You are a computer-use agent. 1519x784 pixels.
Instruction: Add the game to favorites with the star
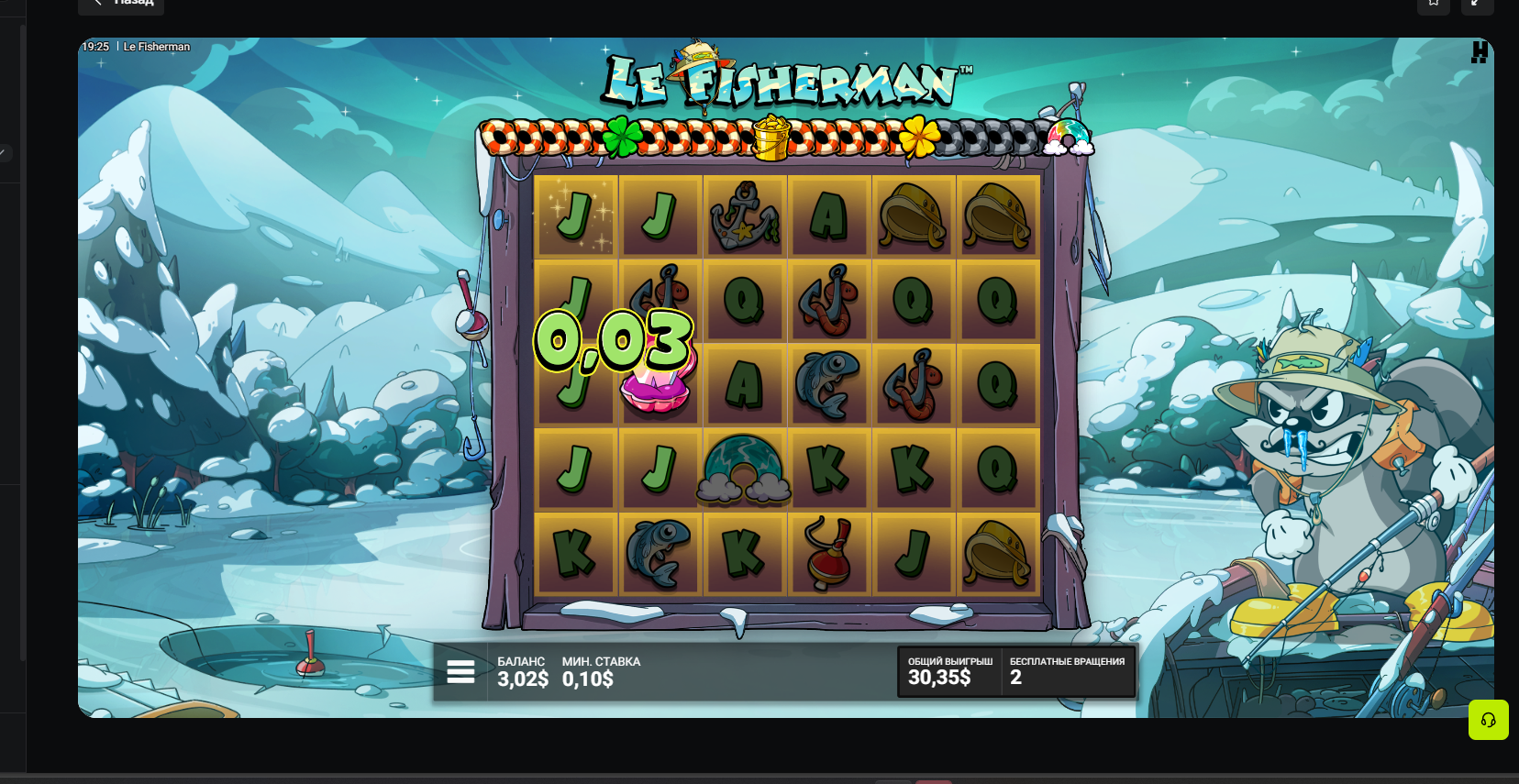[x=1433, y=4]
